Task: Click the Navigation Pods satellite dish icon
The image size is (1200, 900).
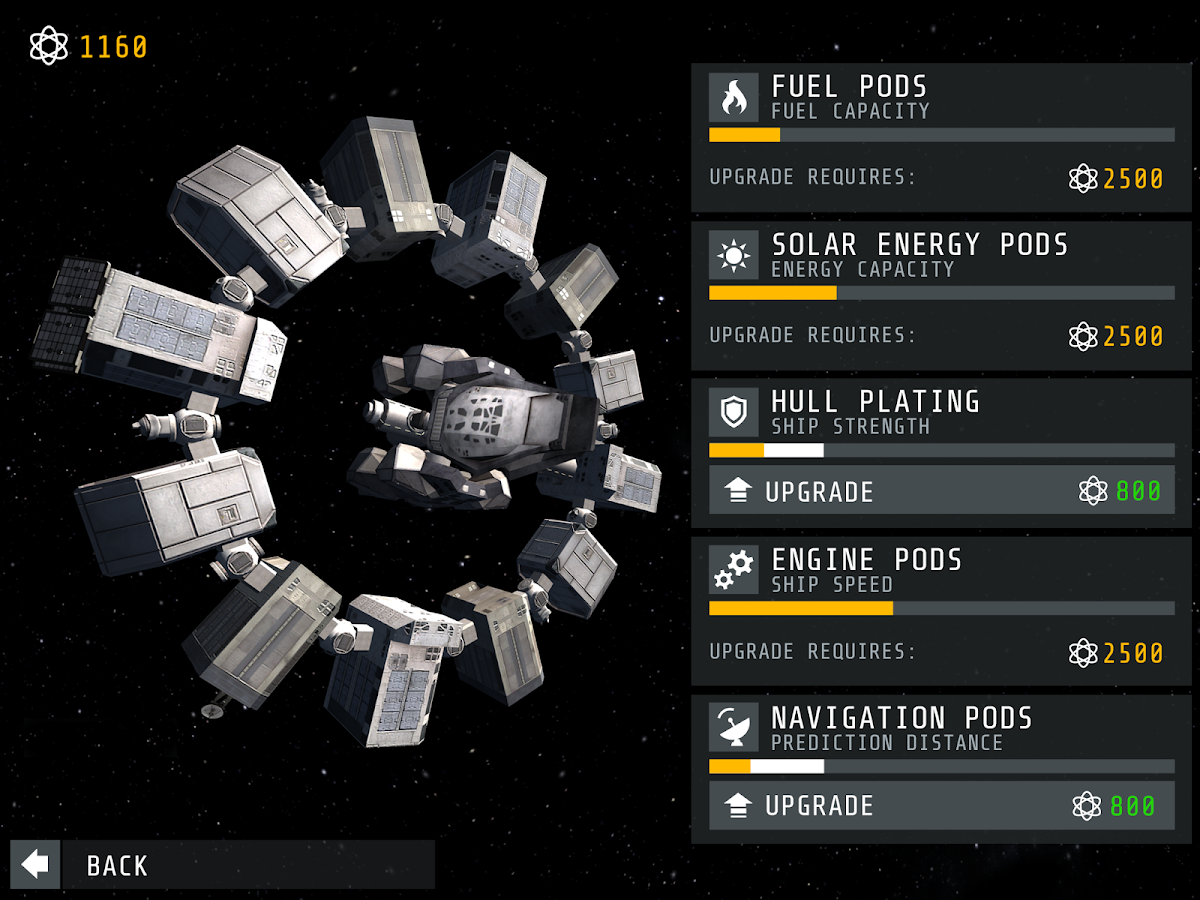Action: (x=734, y=727)
